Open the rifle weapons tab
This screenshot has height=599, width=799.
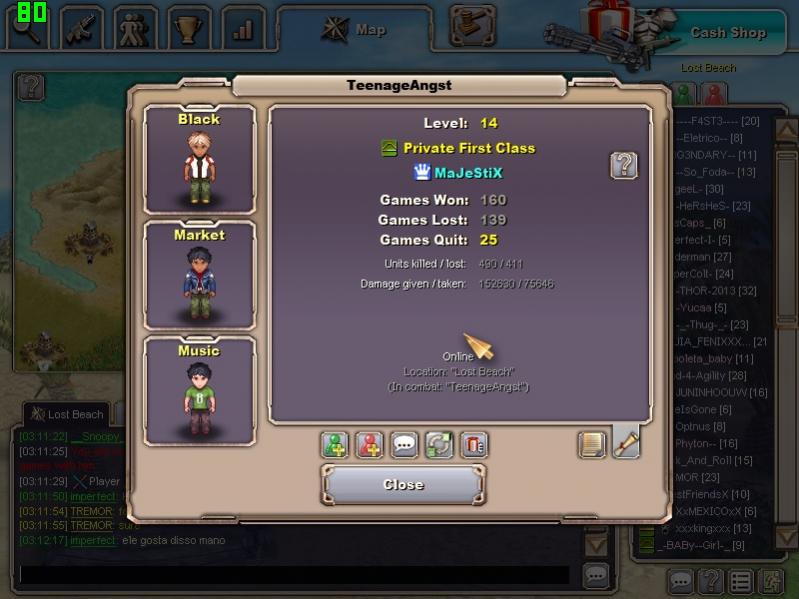coord(81,28)
